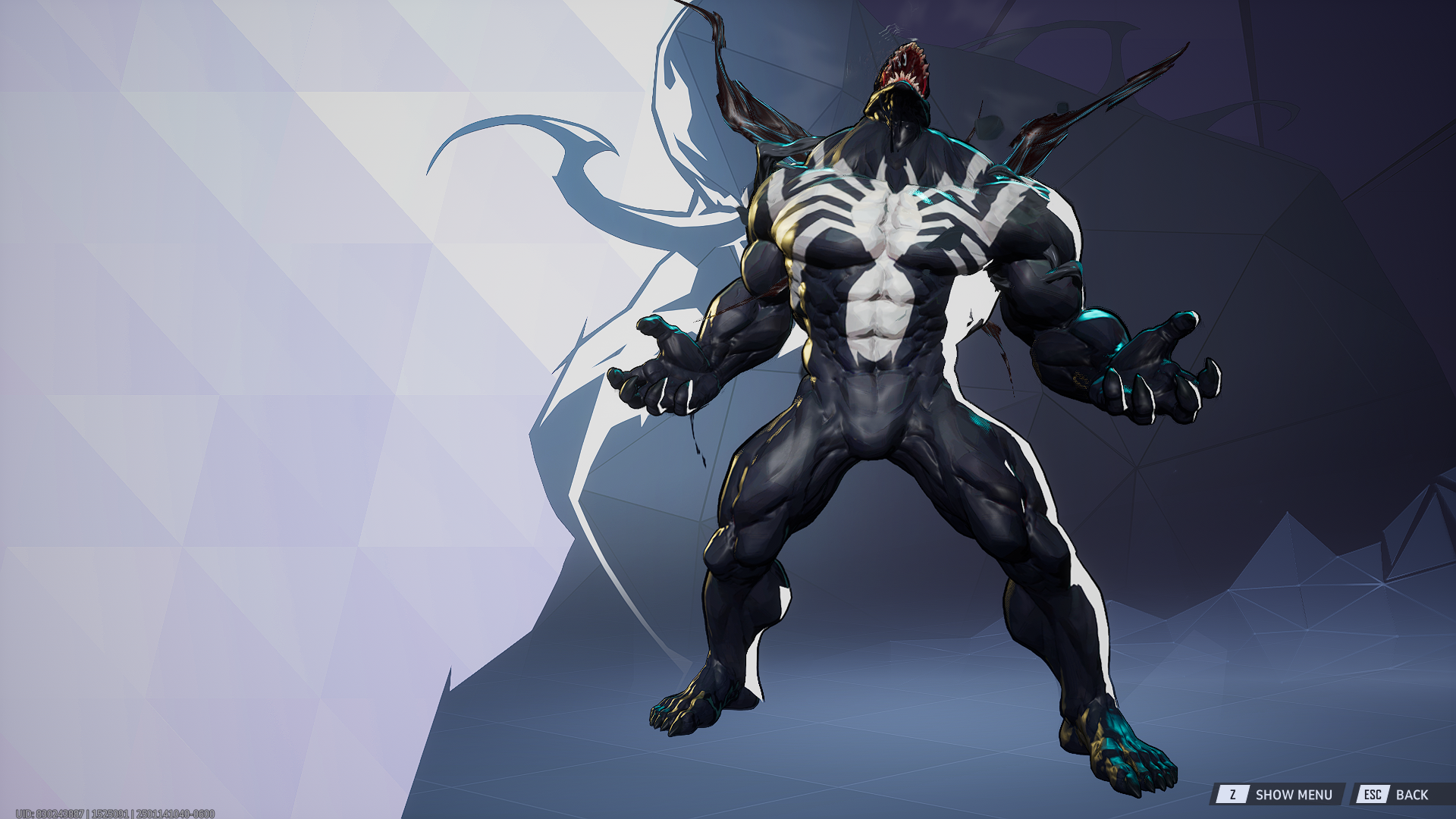
Task: Go back using the Back button
Action: point(1397,795)
